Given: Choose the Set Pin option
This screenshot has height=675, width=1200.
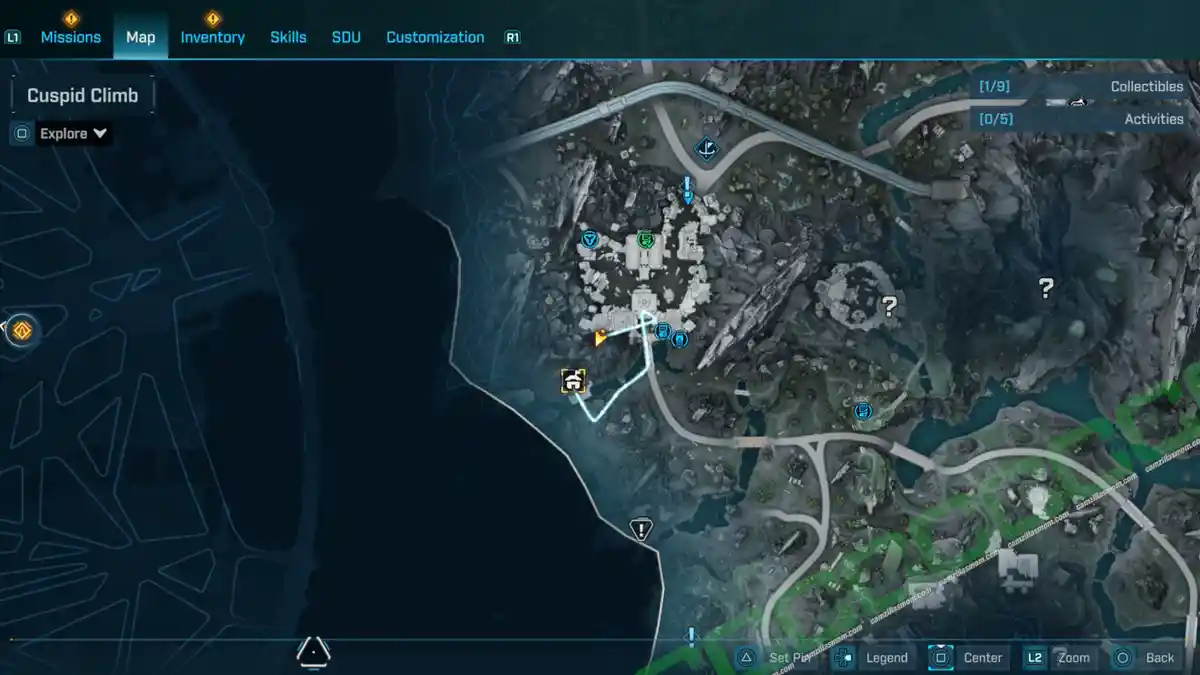Looking at the screenshot, I should (777, 657).
